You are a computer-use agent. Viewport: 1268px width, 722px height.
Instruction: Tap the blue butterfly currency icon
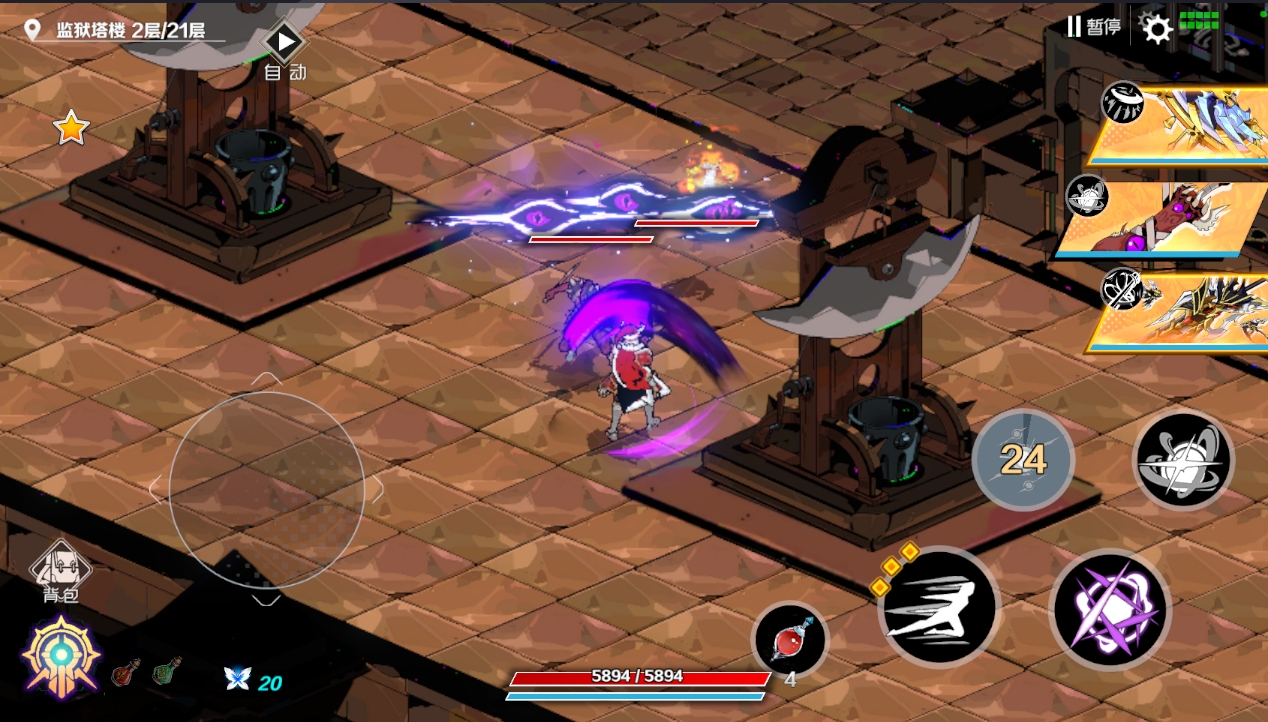tap(238, 679)
